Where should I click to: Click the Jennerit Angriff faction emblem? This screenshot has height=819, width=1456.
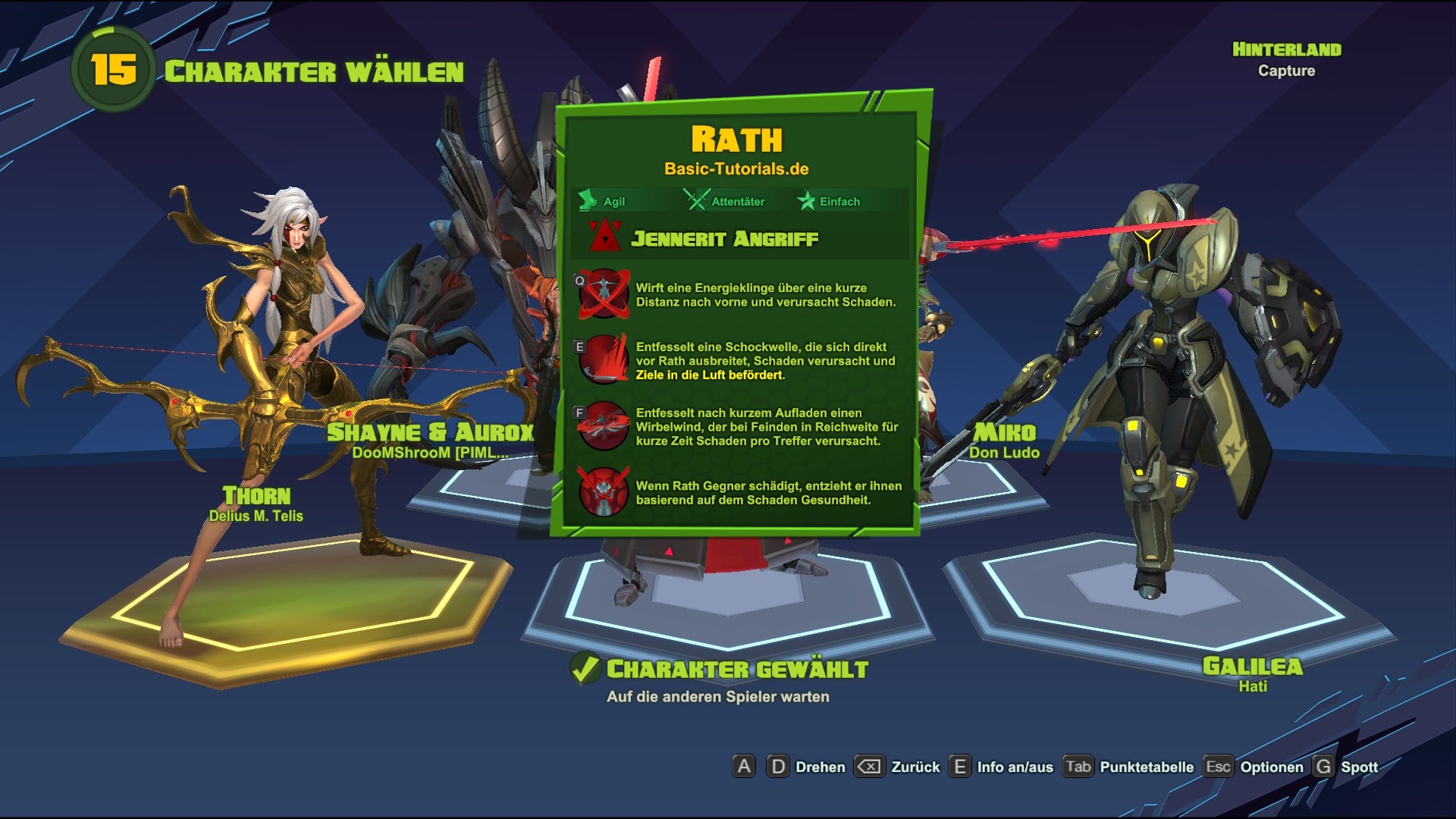point(605,237)
